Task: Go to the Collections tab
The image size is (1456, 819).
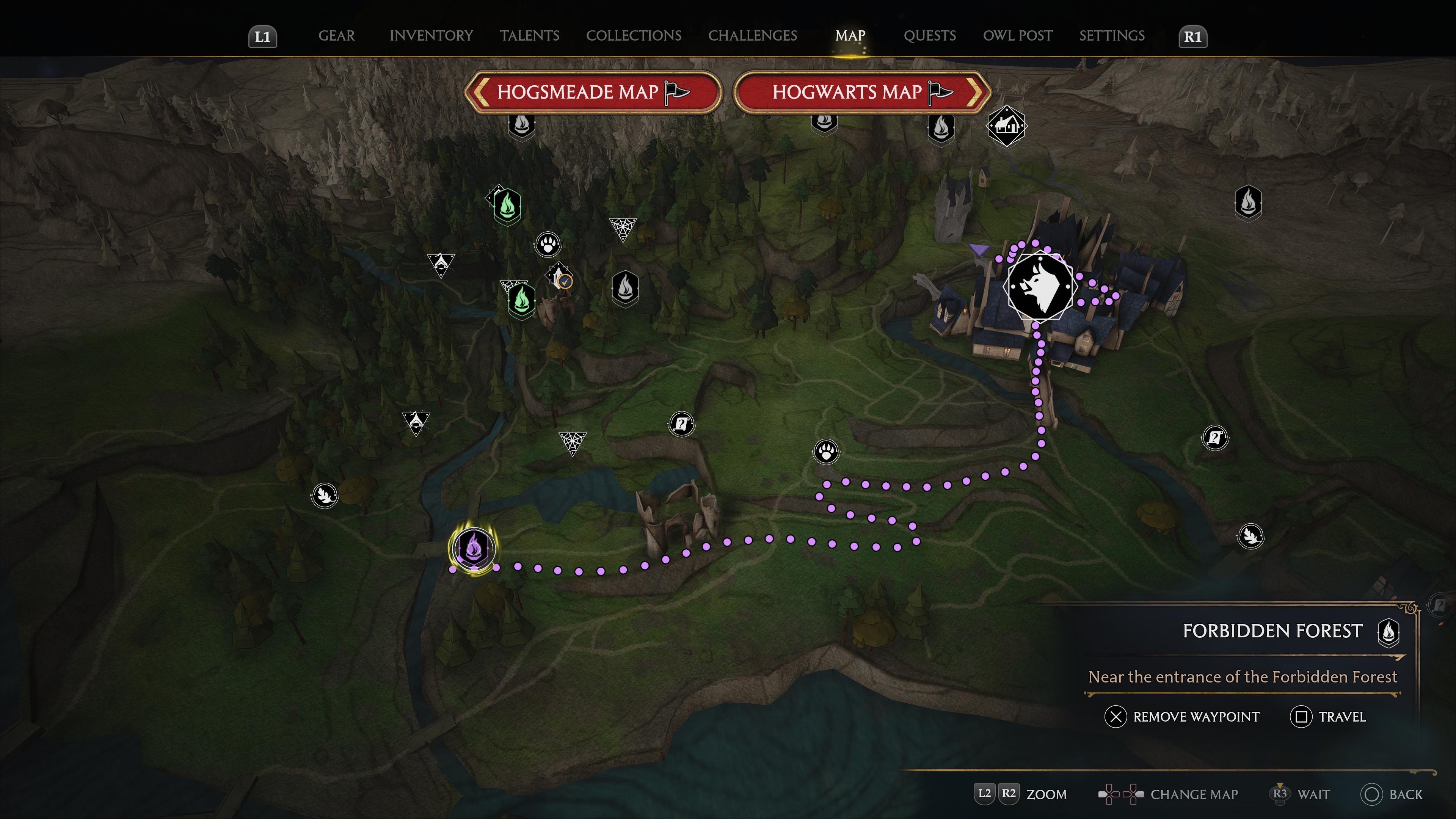Action: coord(633,36)
